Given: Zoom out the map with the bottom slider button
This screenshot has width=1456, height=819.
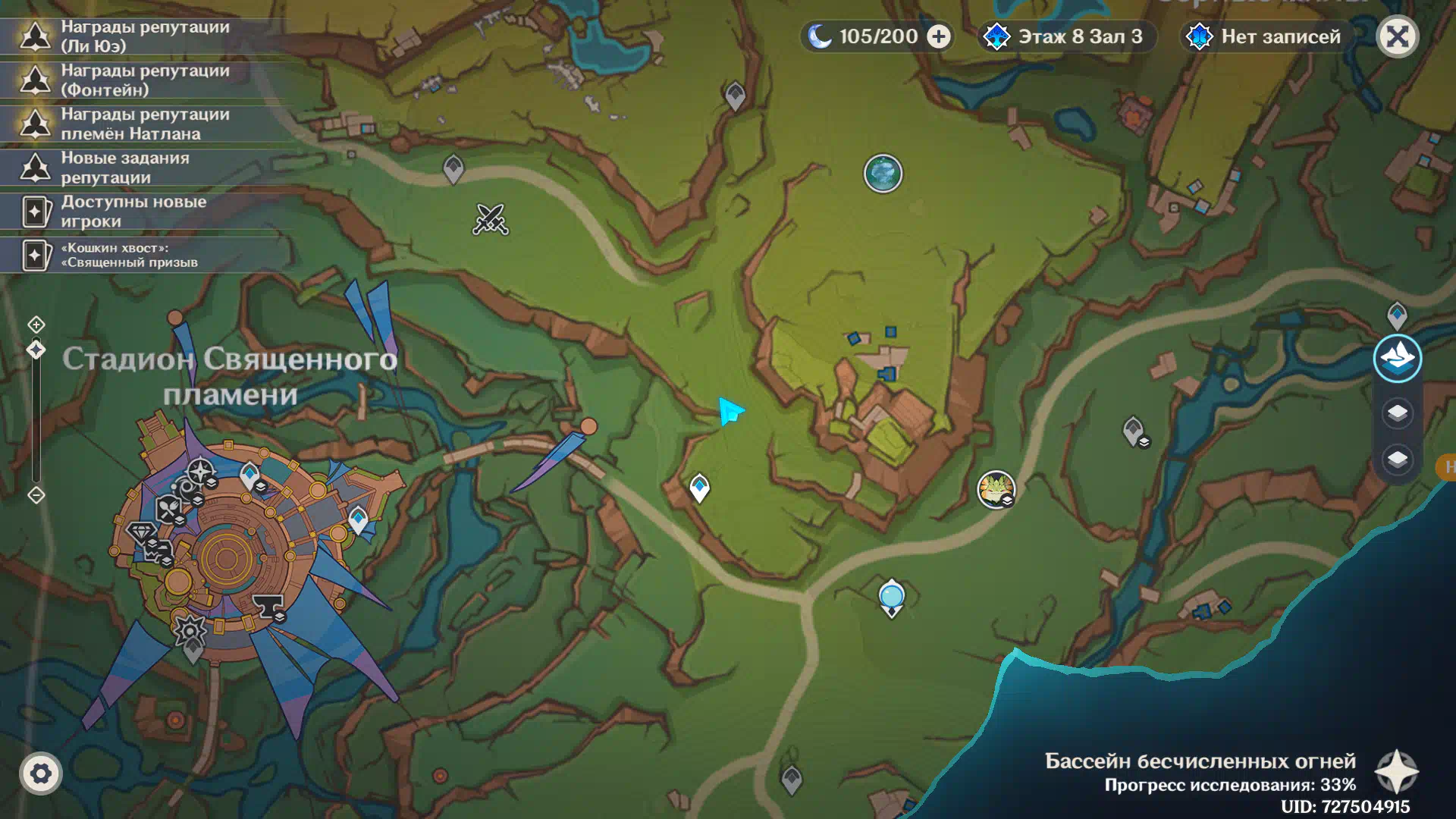Looking at the screenshot, I should 36,495.
